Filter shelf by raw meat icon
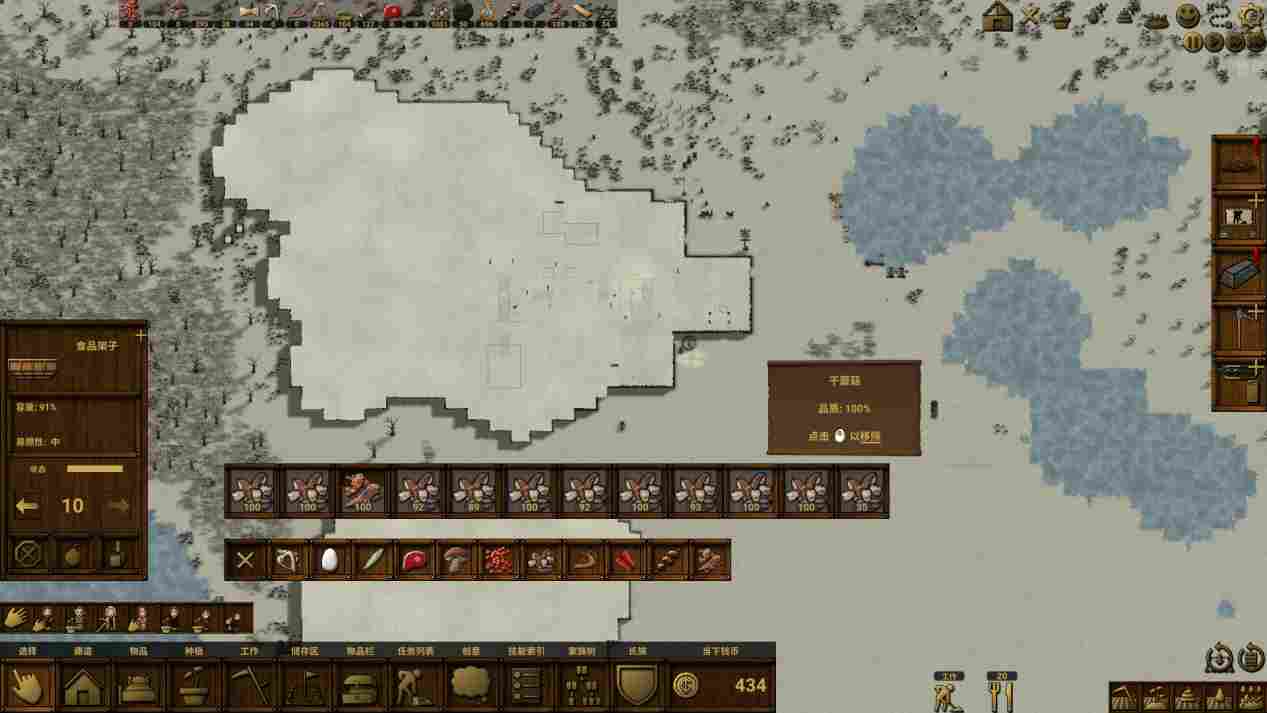 click(x=413, y=560)
